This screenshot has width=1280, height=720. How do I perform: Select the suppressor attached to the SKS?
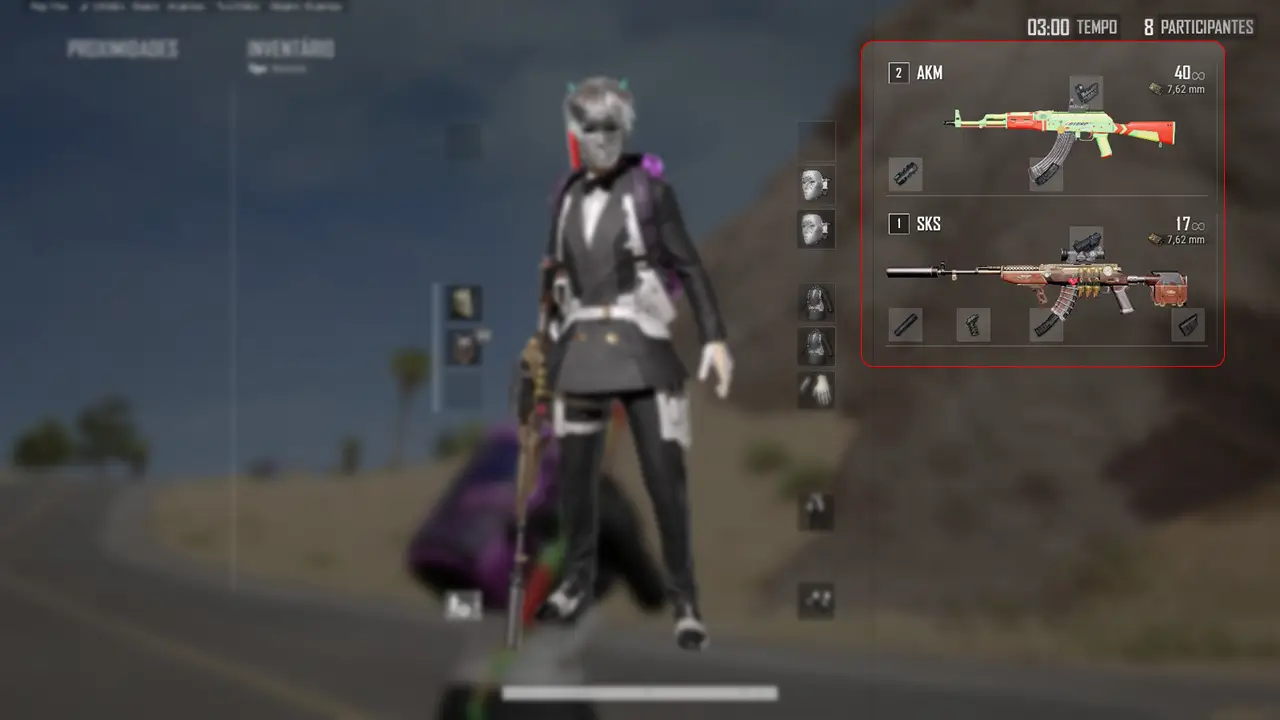[x=904, y=324]
